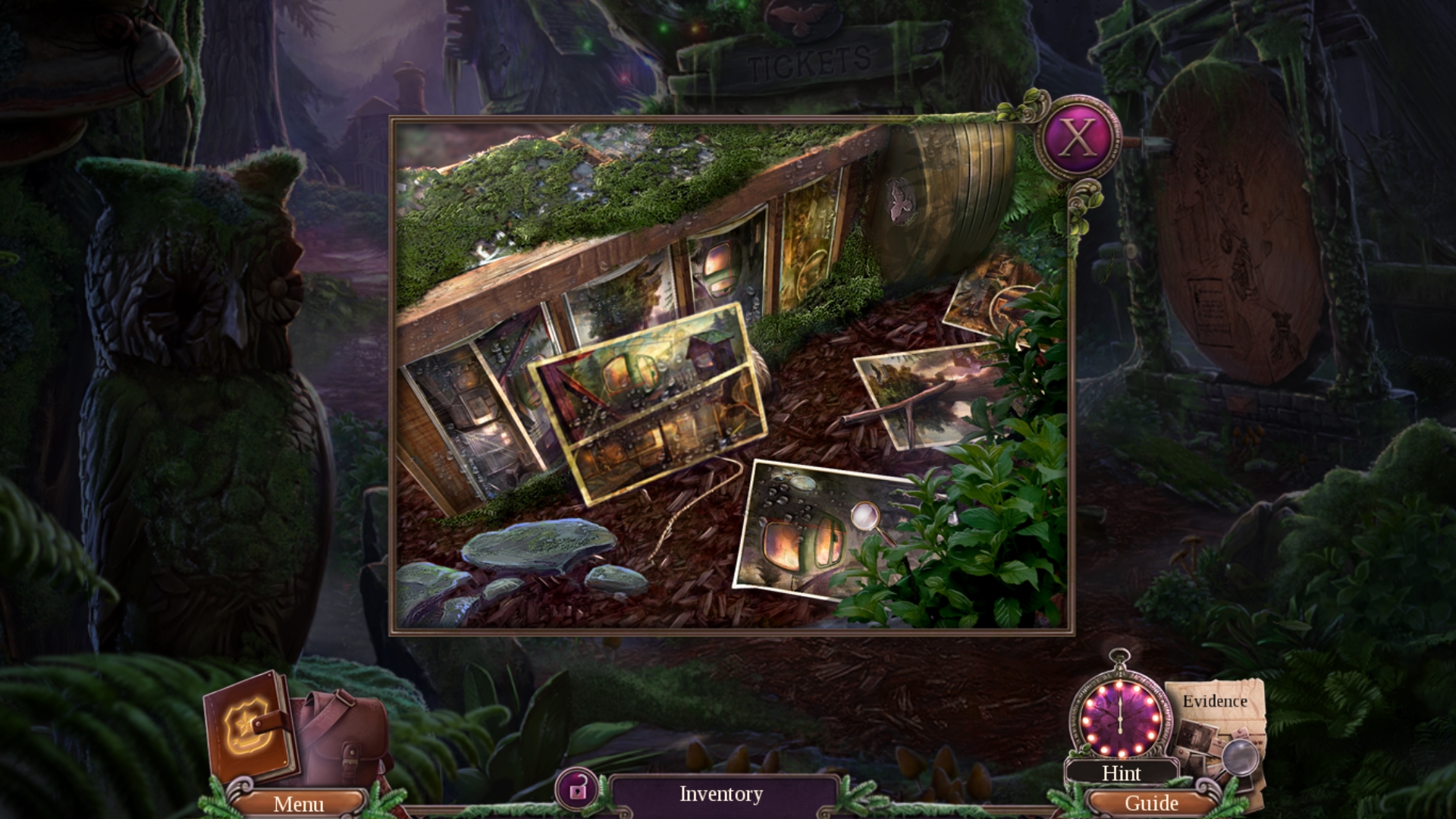Toggle the pink inventory padlock
The height and width of the screenshot is (819, 1456).
coord(576,791)
